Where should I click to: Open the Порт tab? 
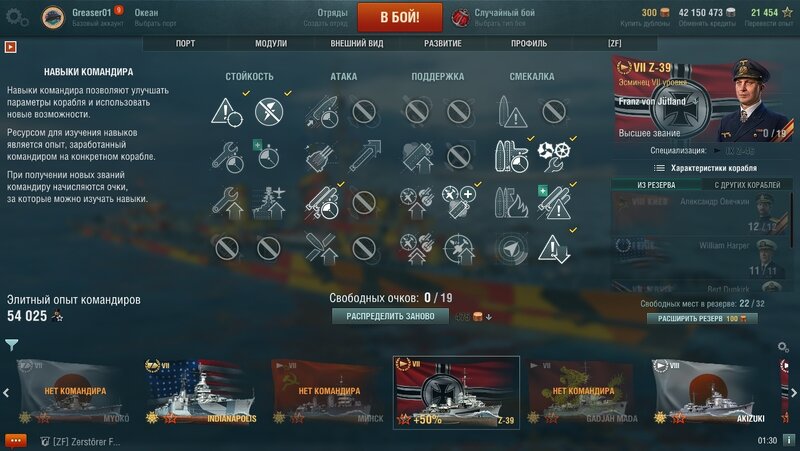[185, 44]
